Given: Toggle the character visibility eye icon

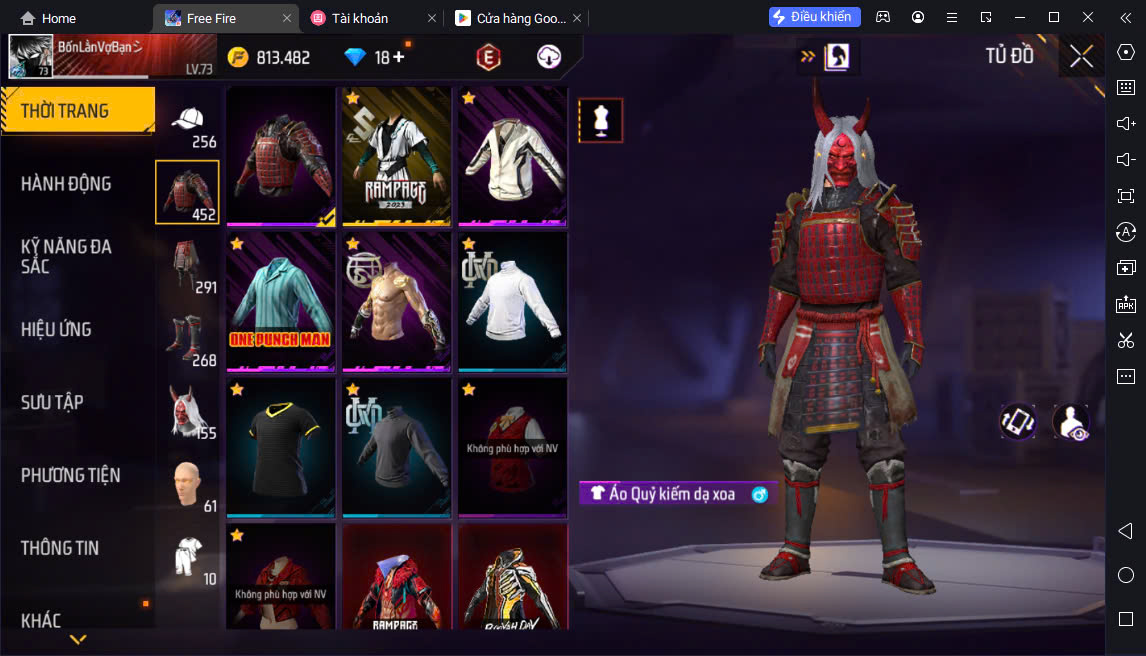Looking at the screenshot, I should [1071, 422].
